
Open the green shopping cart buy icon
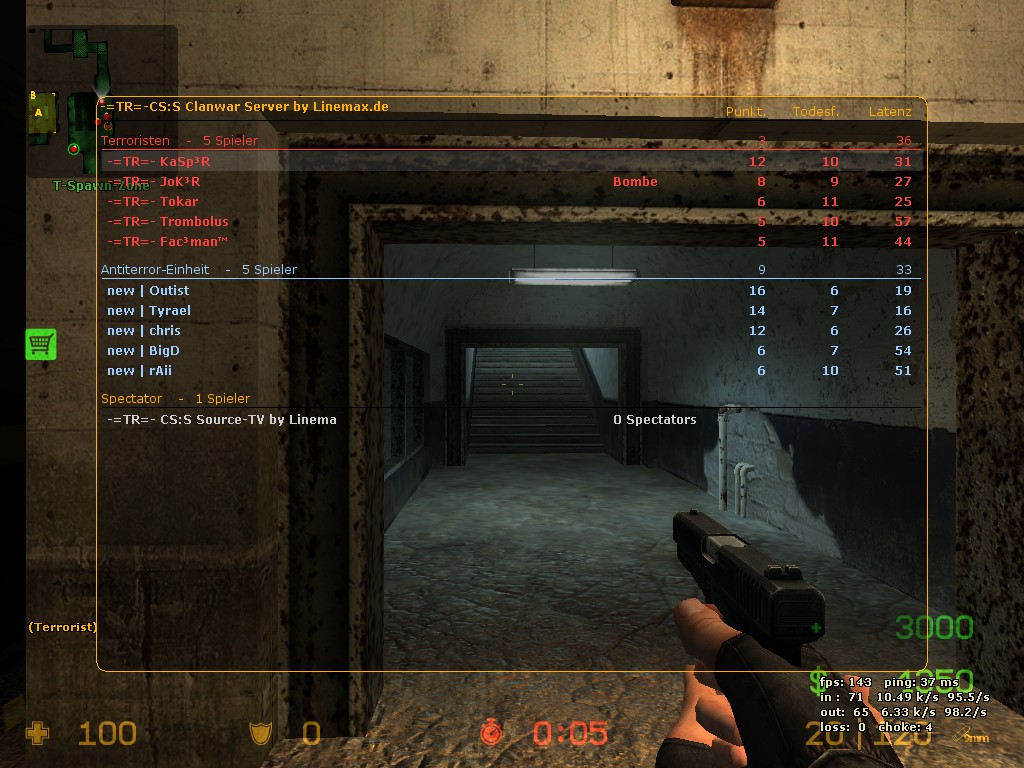point(41,344)
